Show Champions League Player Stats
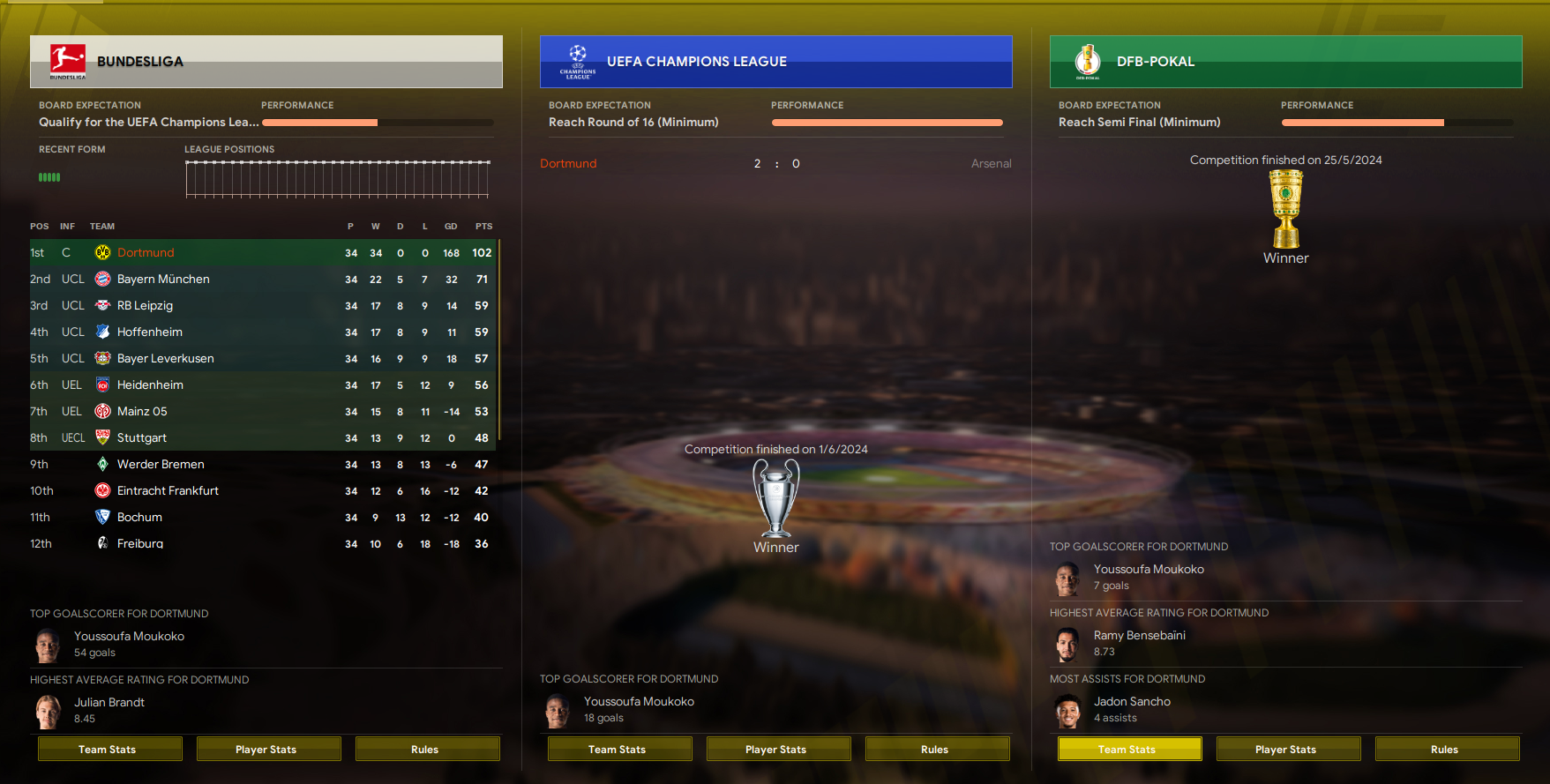 [x=778, y=749]
